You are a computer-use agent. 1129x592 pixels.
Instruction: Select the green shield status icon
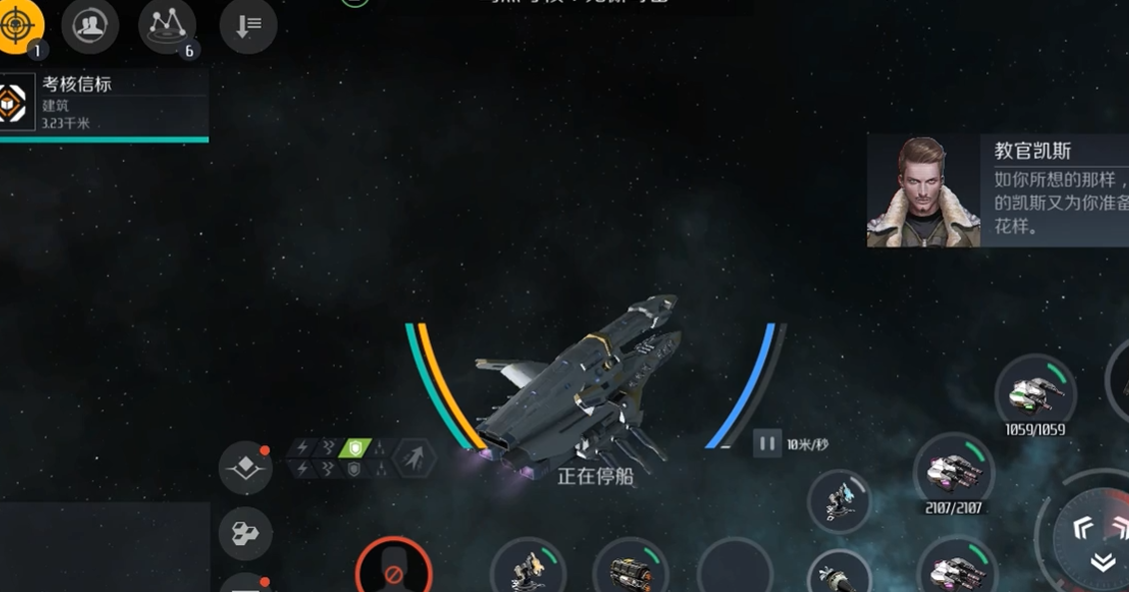[x=355, y=448]
